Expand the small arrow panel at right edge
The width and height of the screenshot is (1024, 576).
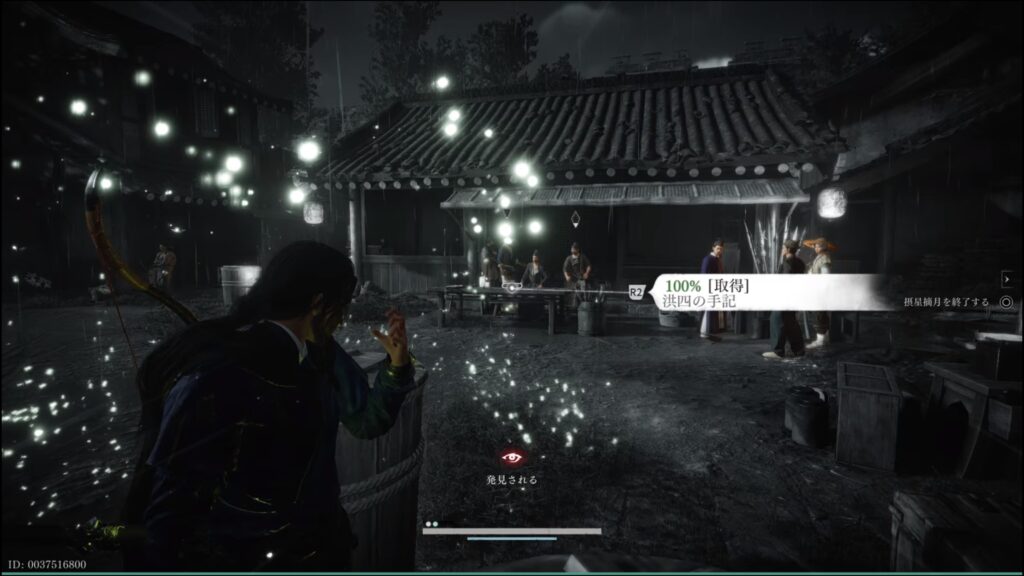point(1007,279)
